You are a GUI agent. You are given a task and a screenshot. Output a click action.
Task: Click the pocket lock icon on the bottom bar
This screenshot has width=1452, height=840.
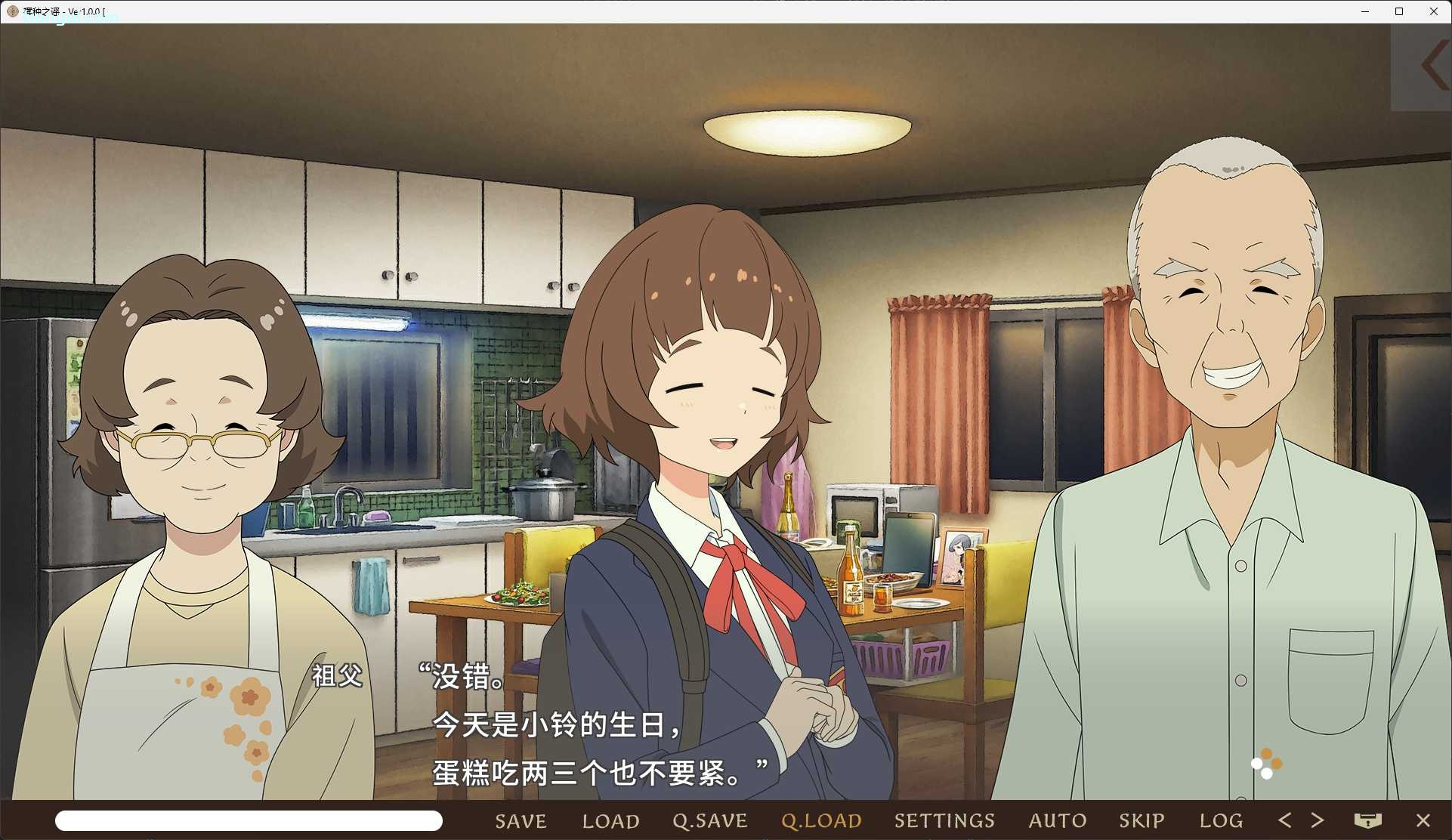[1369, 820]
